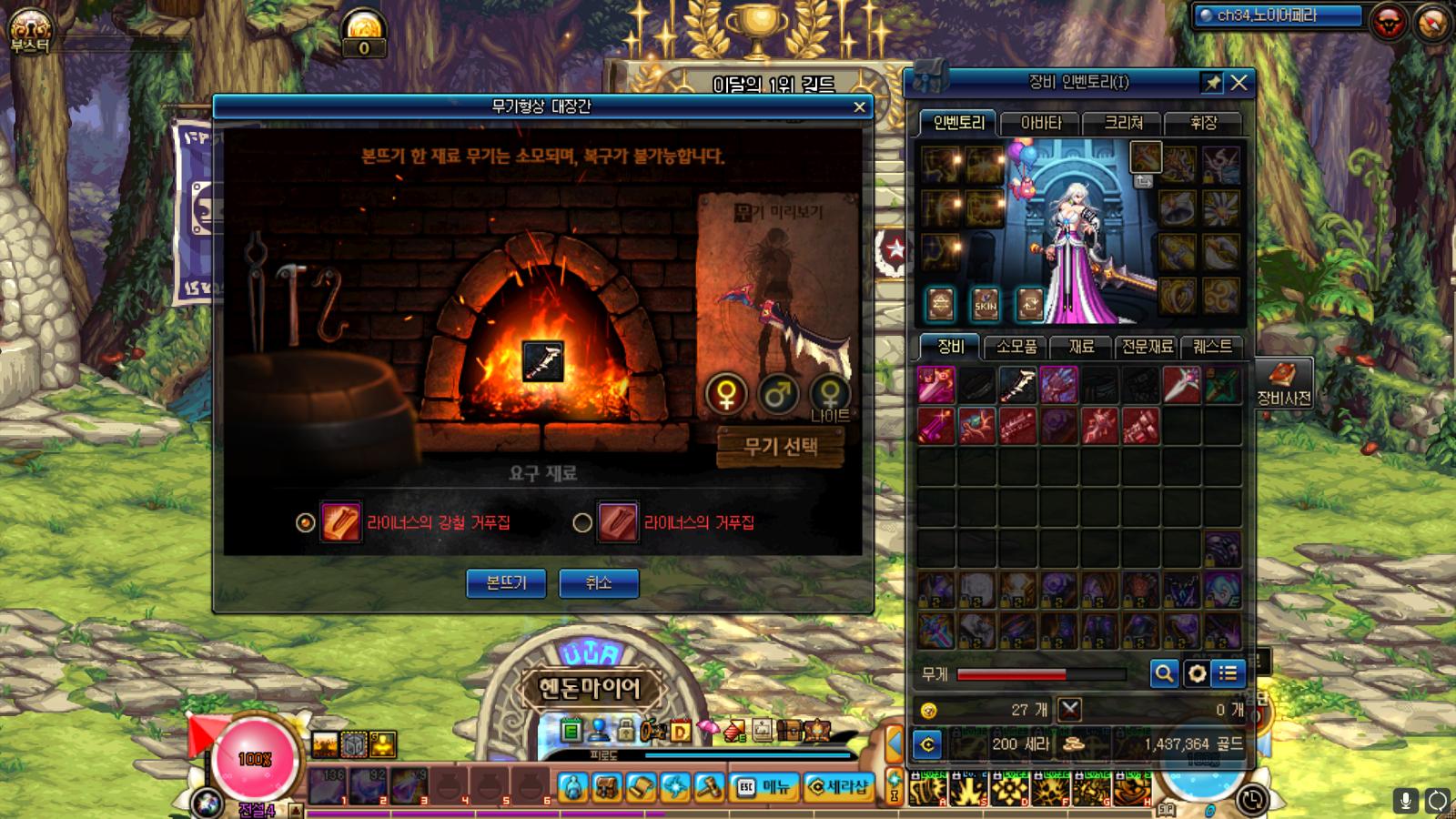Switch to the 소모품 item tab
Image resolution: width=1456 pixels, height=819 pixels.
(x=1016, y=347)
